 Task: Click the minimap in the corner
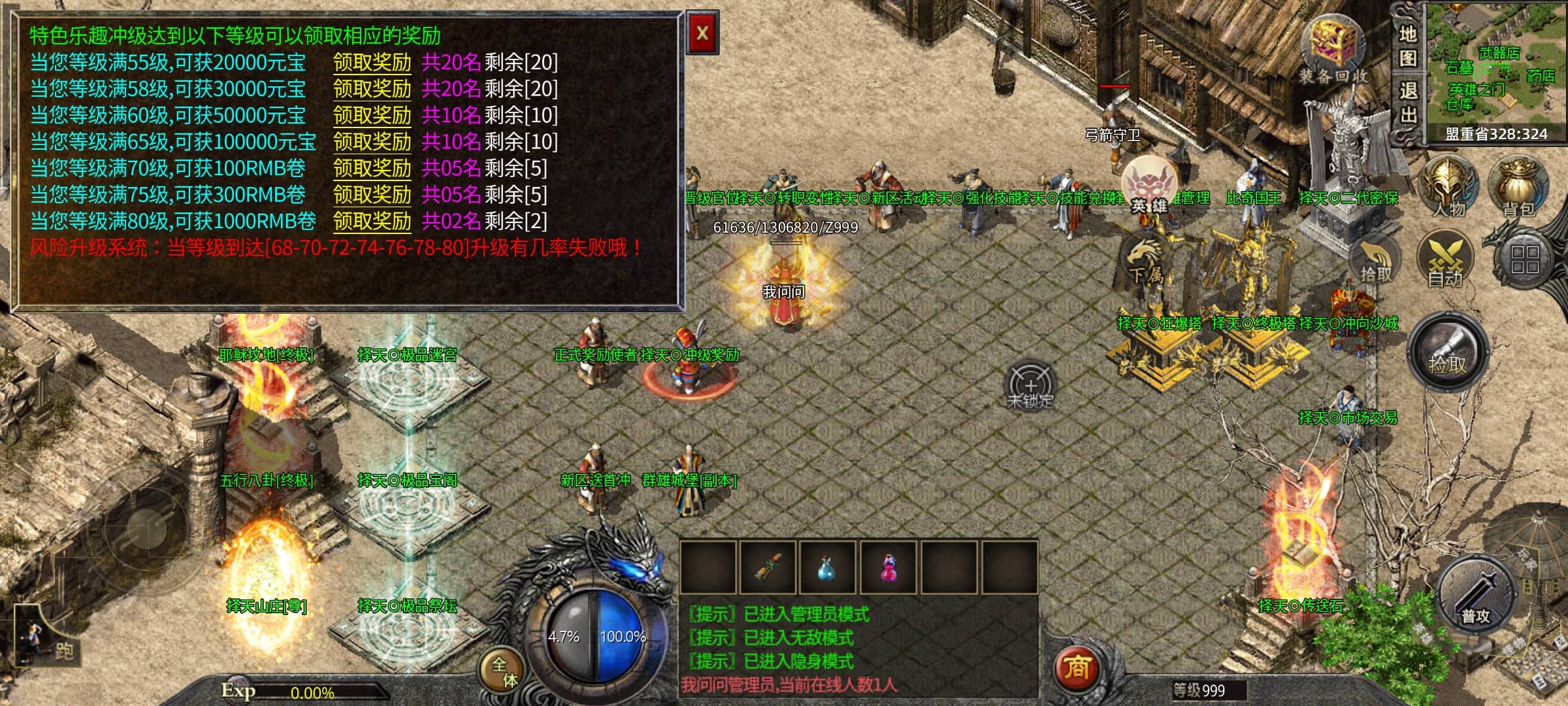tap(1496, 65)
